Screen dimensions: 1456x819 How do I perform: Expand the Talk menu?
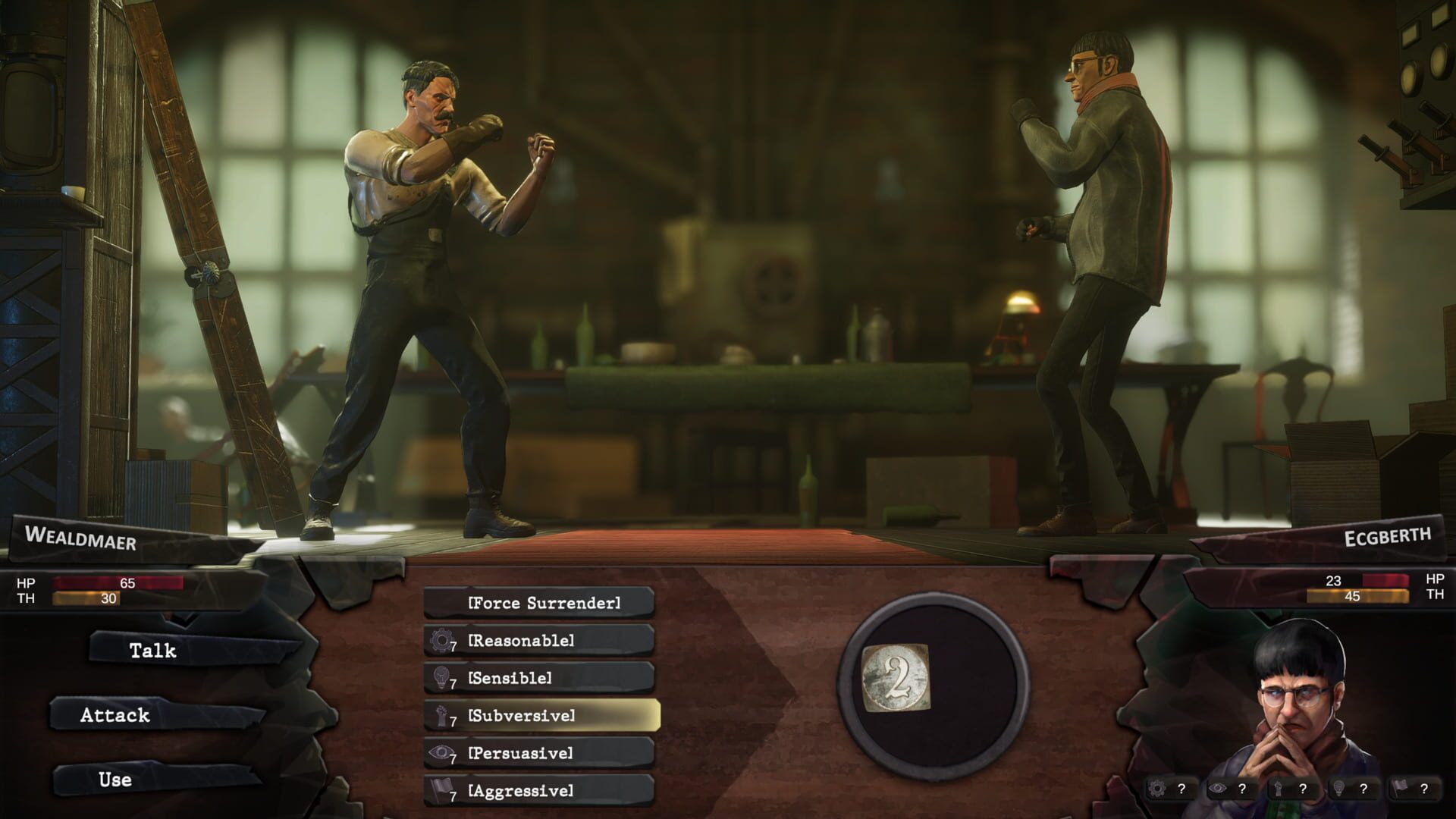(154, 651)
